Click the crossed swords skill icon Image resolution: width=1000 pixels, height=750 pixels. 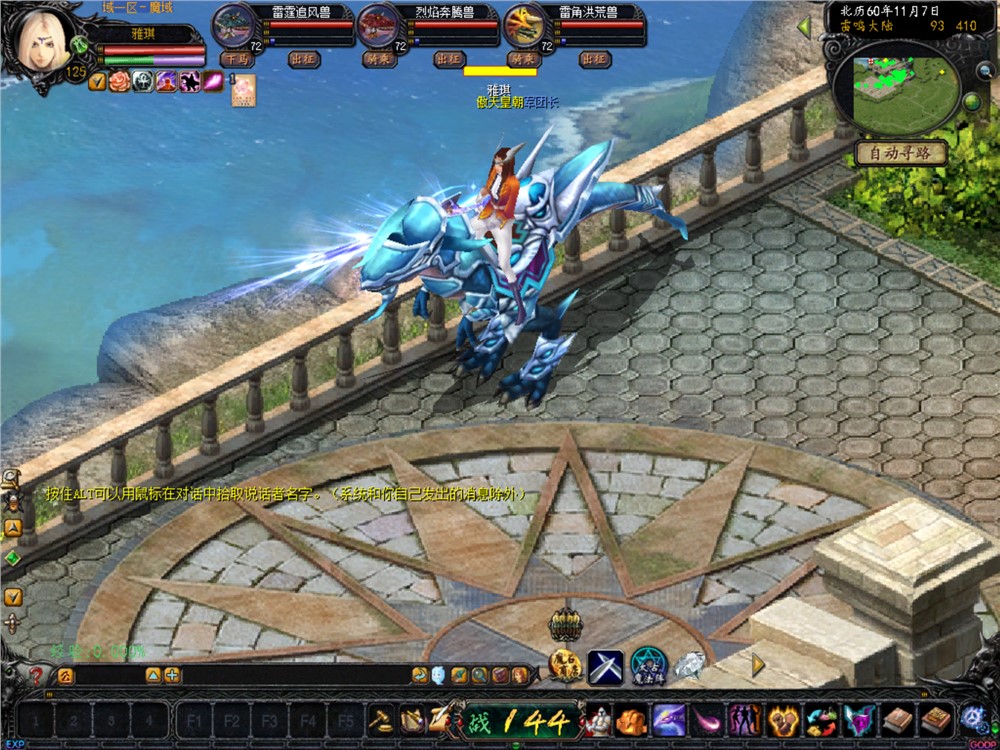pyautogui.click(x=605, y=667)
